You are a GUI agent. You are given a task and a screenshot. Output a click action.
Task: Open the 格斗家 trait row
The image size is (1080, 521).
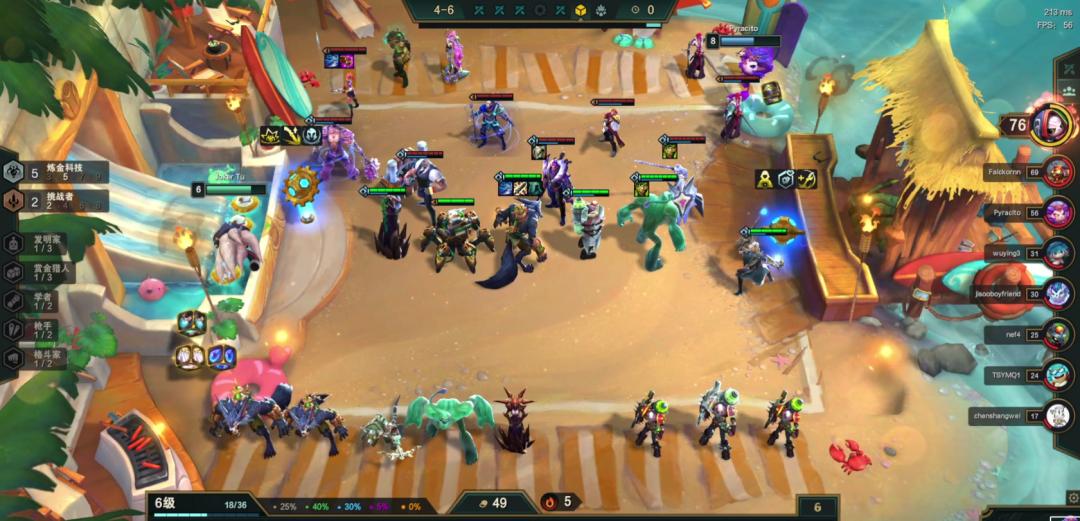point(46,357)
